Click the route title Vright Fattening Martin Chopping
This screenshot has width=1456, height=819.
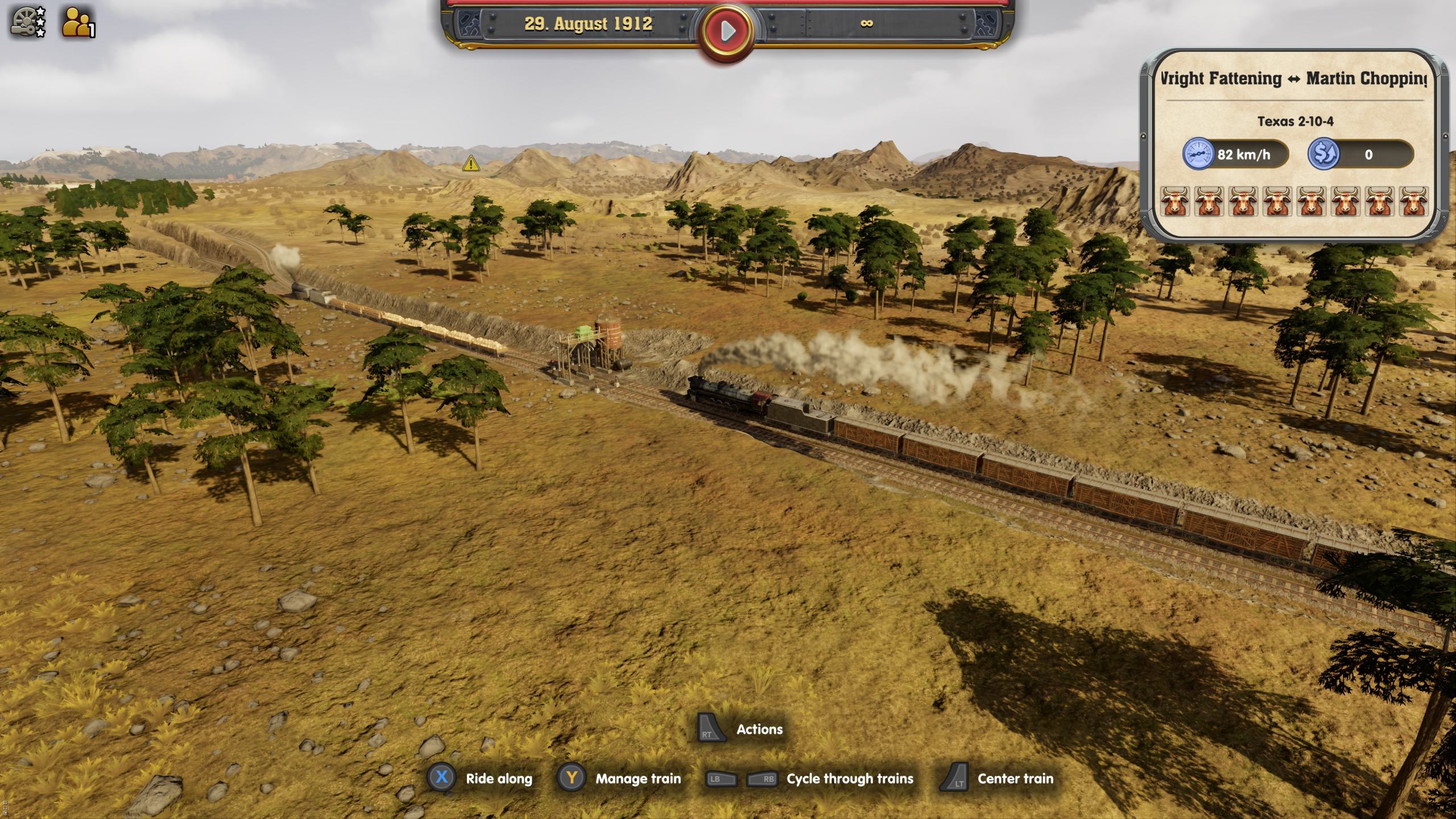pyautogui.click(x=1285, y=79)
